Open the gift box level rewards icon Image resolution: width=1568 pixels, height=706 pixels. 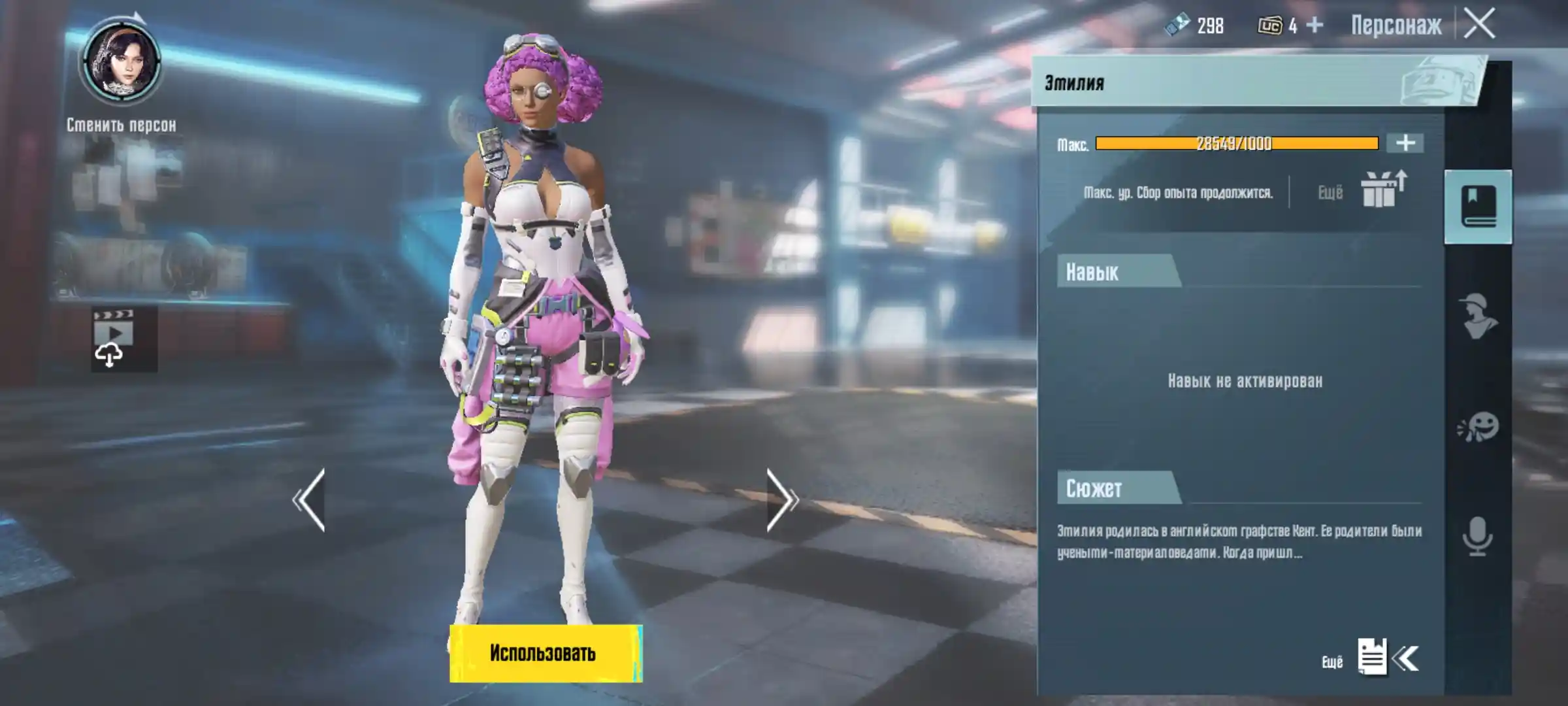pos(1382,190)
